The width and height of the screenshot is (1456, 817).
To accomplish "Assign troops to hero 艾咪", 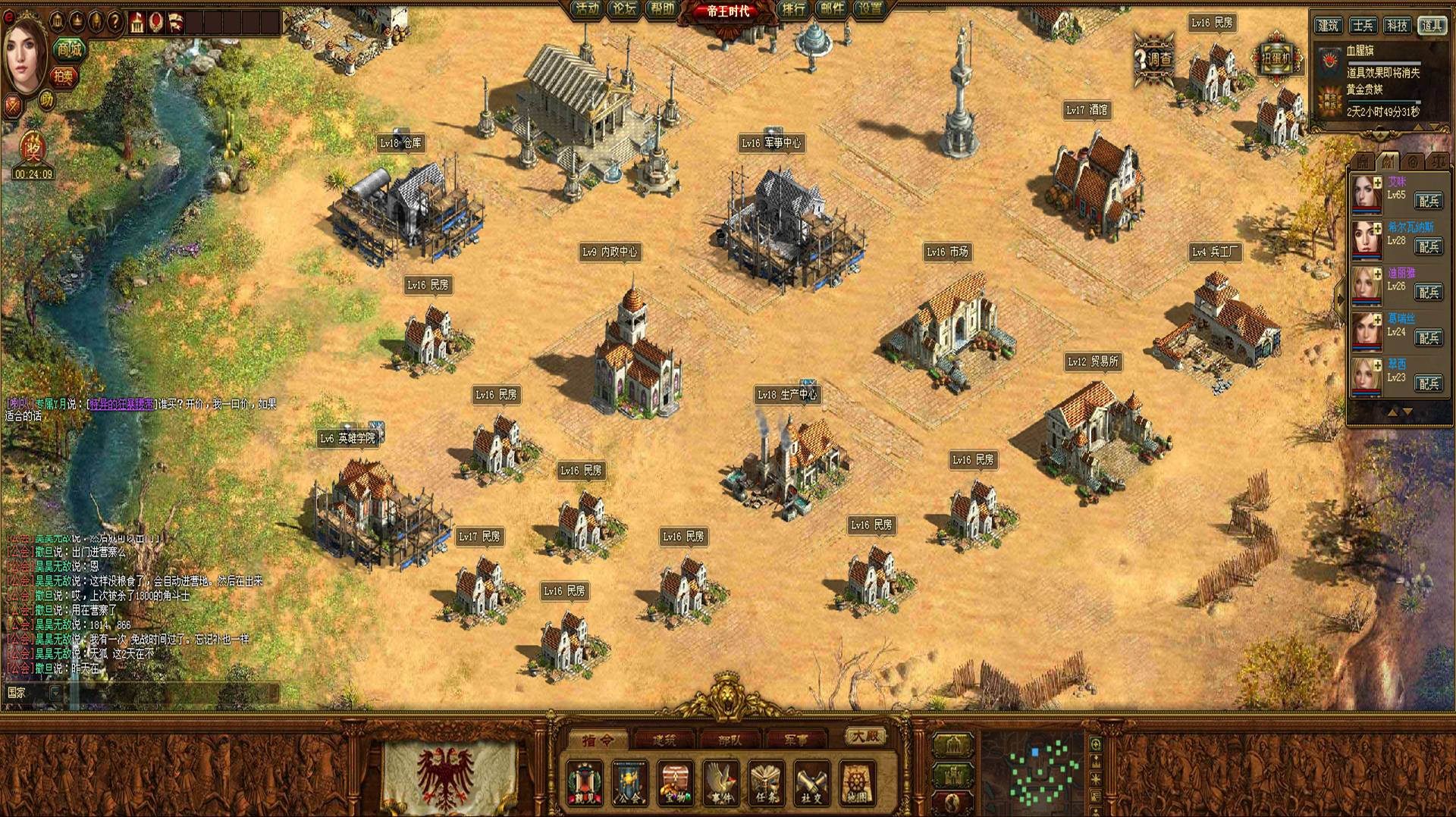I will 1429,201.
